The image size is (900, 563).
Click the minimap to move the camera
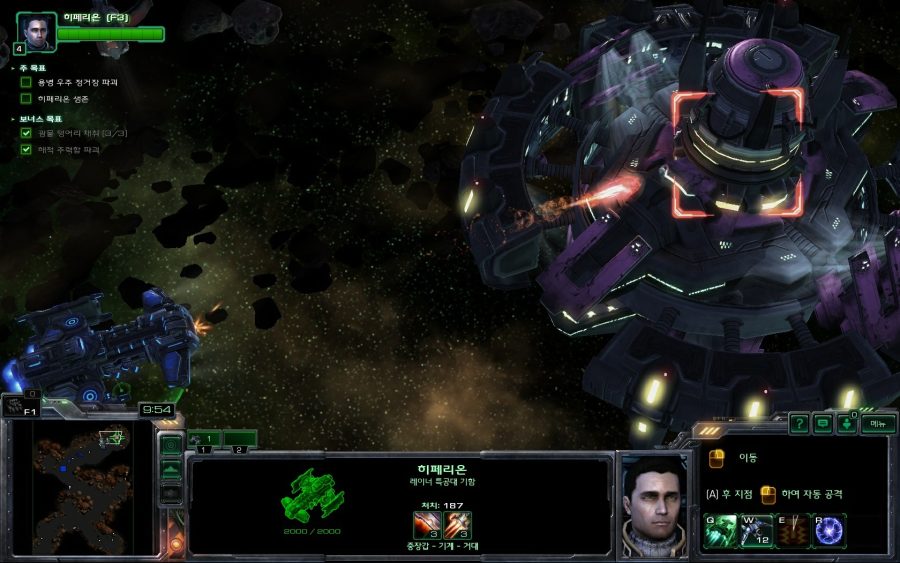tap(83, 485)
